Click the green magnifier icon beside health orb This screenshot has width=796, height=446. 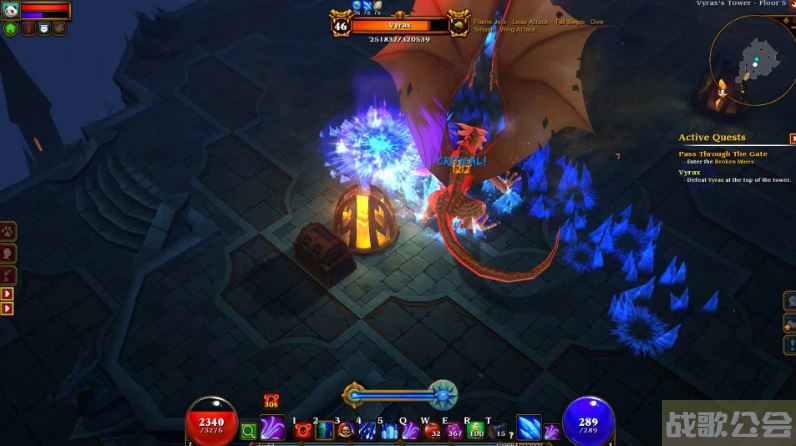(x=250, y=431)
